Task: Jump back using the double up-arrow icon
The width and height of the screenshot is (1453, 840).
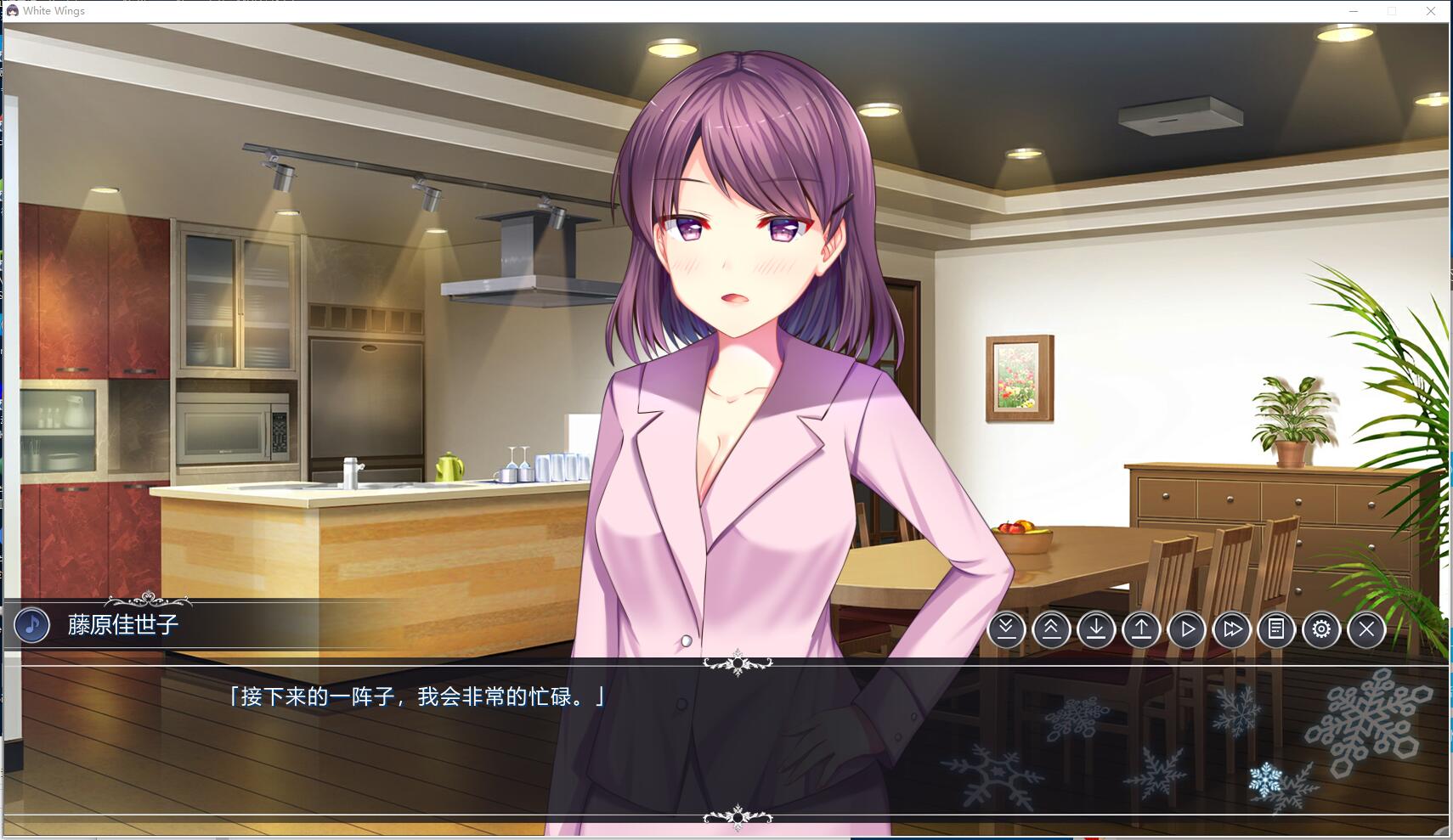Action: pyautogui.click(x=1052, y=629)
